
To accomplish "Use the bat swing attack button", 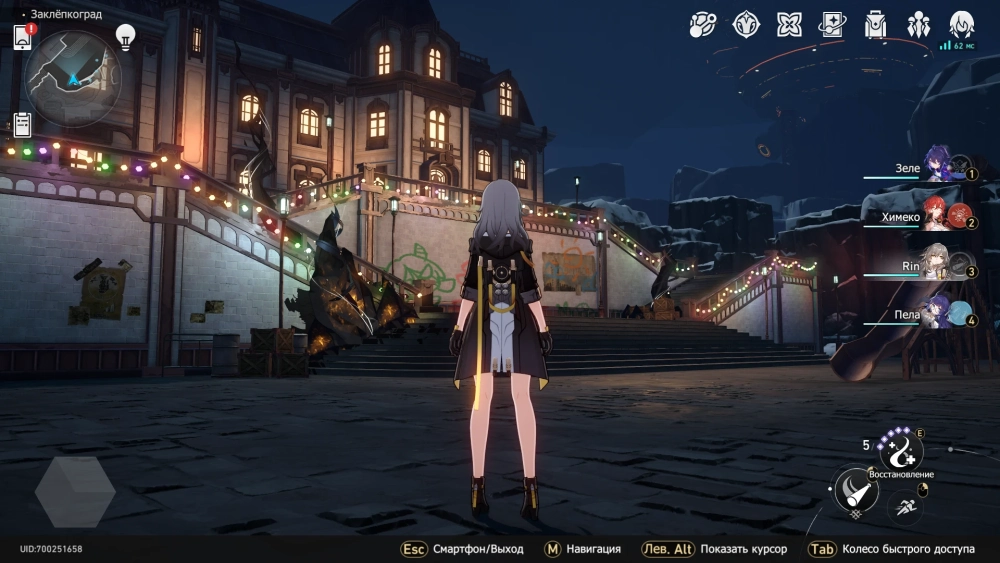I will (856, 491).
